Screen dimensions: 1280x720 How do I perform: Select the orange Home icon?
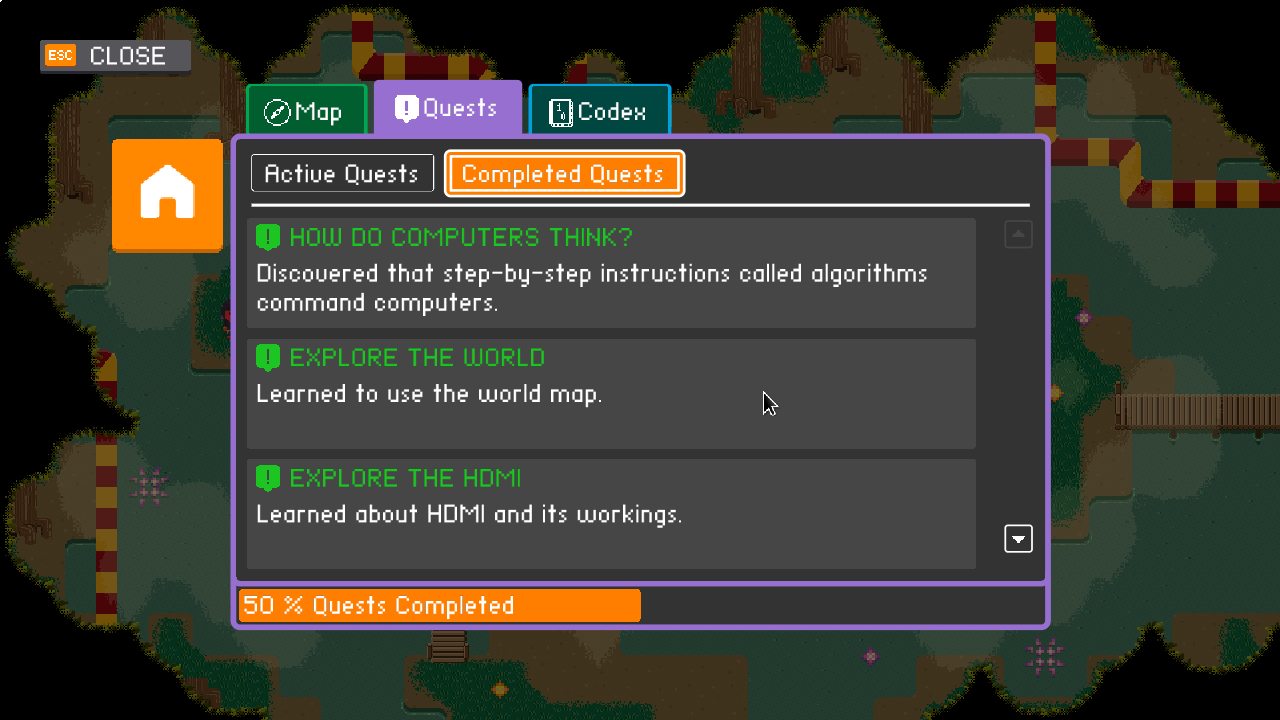[x=167, y=195]
